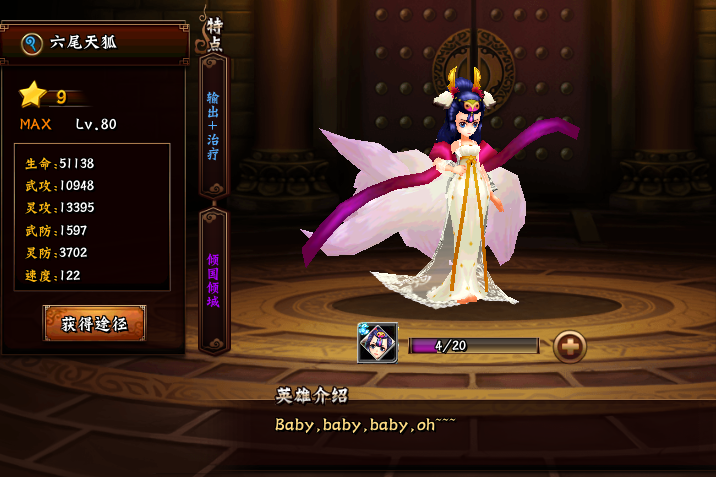Viewport: 716px width, 477px height.
Task: Click the magnifier icon beside 六尾天狐
Action: click(x=31, y=43)
